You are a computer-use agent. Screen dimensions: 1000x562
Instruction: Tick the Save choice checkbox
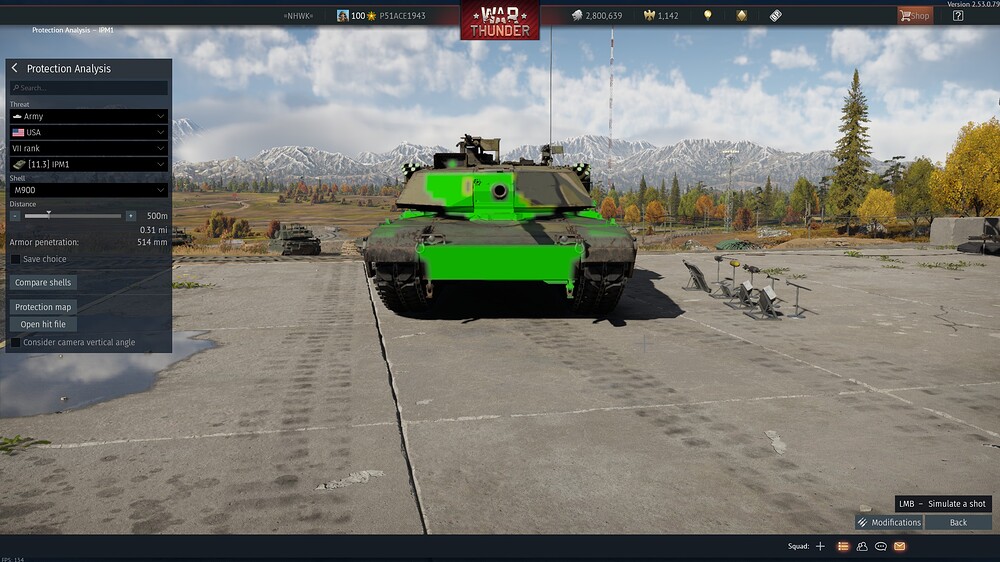[x=15, y=259]
